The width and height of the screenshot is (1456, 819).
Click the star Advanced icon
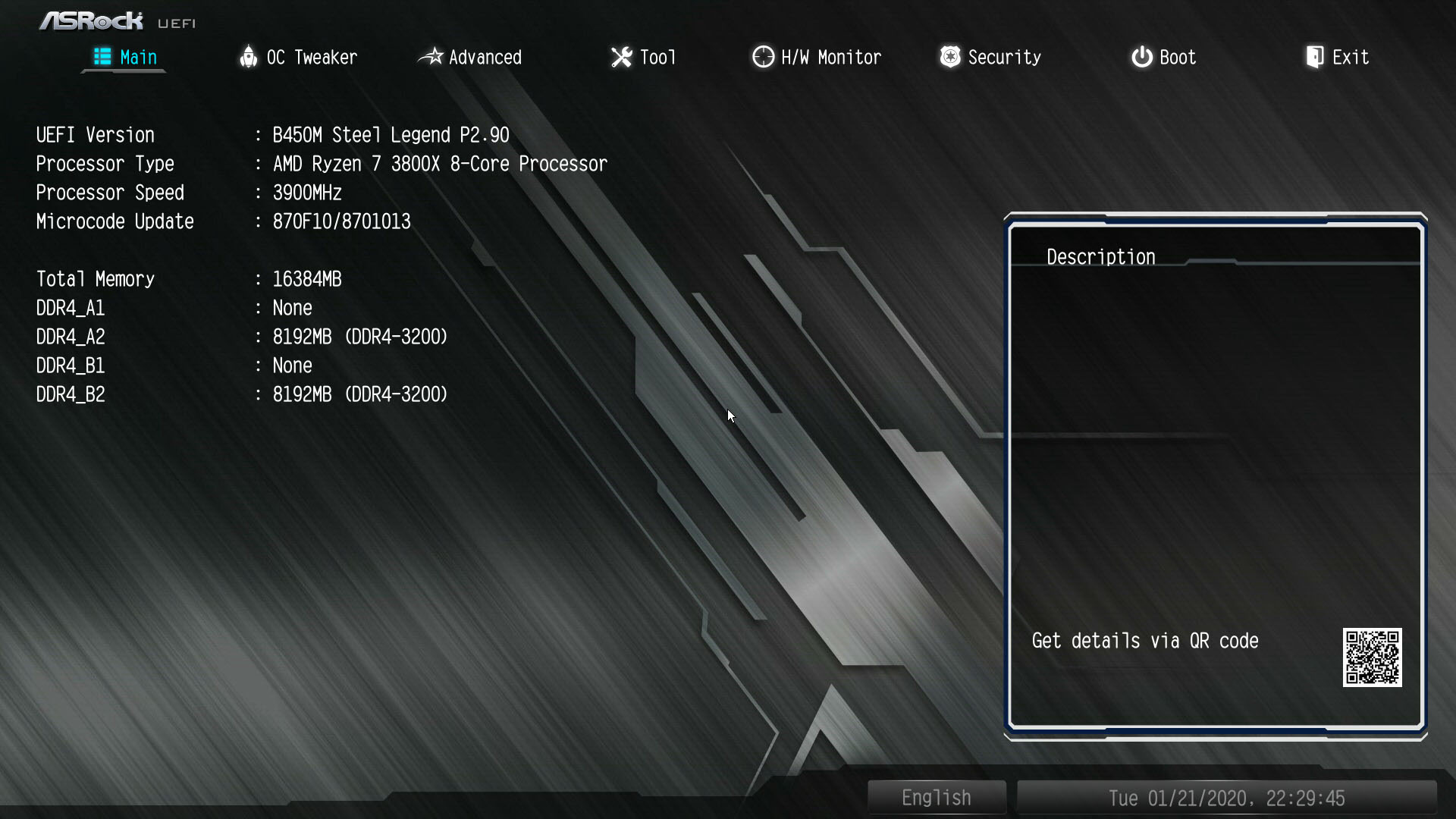pyautogui.click(x=431, y=56)
